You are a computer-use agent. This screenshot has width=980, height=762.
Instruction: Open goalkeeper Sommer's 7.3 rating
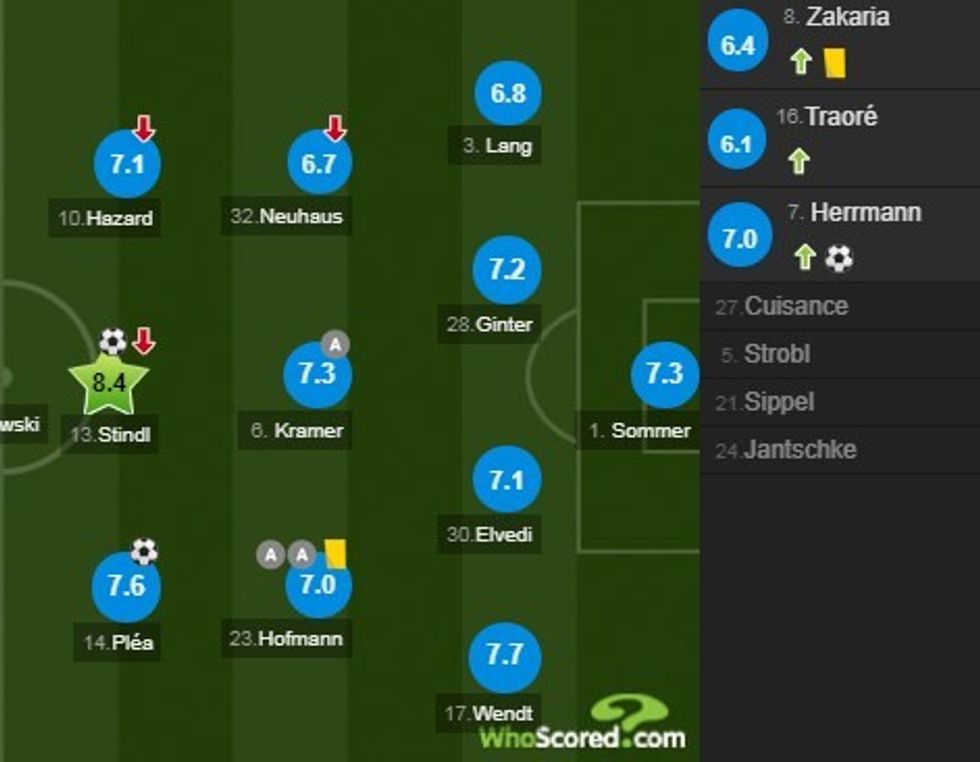click(x=664, y=374)
